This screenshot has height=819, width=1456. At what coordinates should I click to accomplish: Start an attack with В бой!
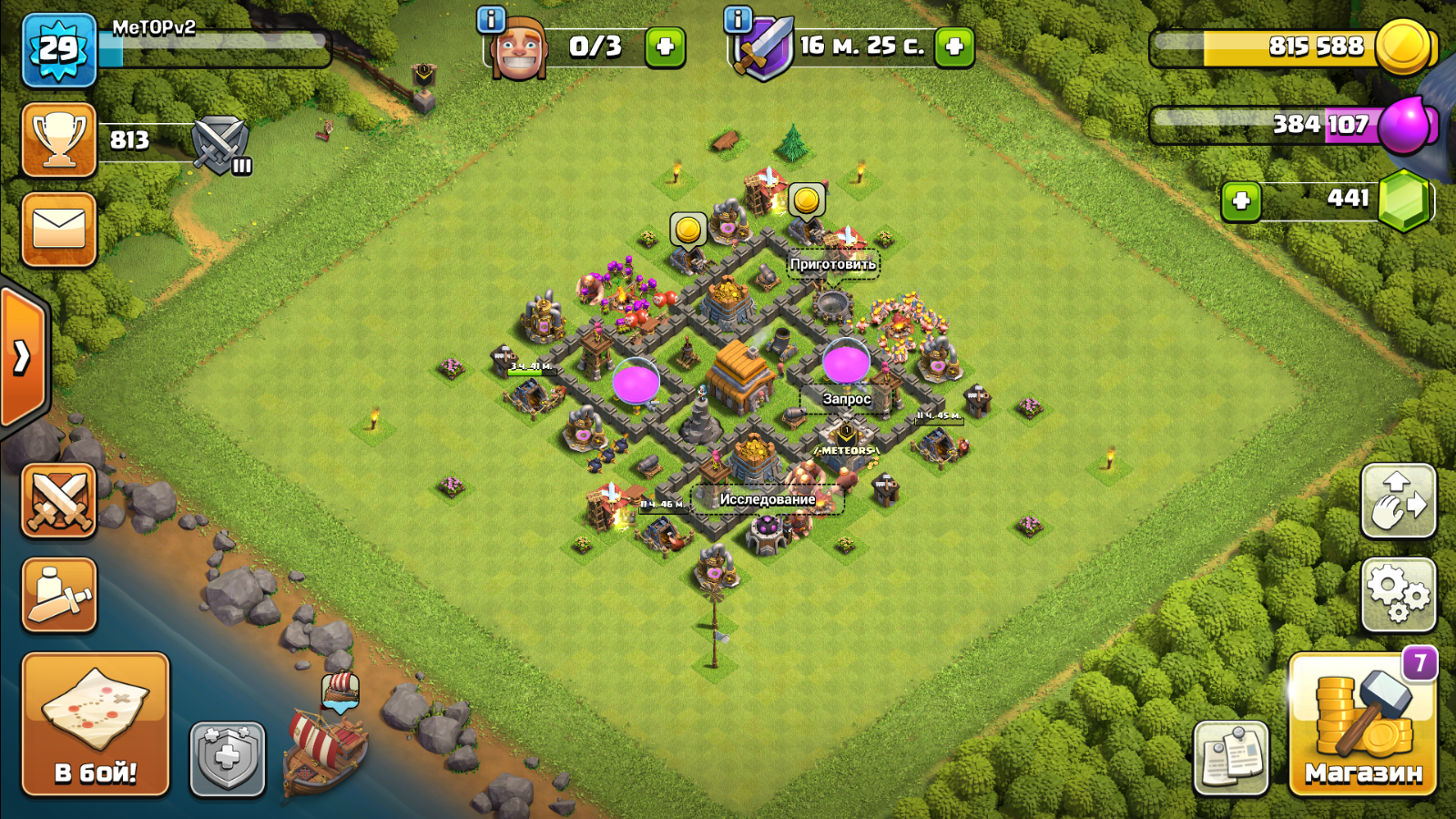click(96, 725)
